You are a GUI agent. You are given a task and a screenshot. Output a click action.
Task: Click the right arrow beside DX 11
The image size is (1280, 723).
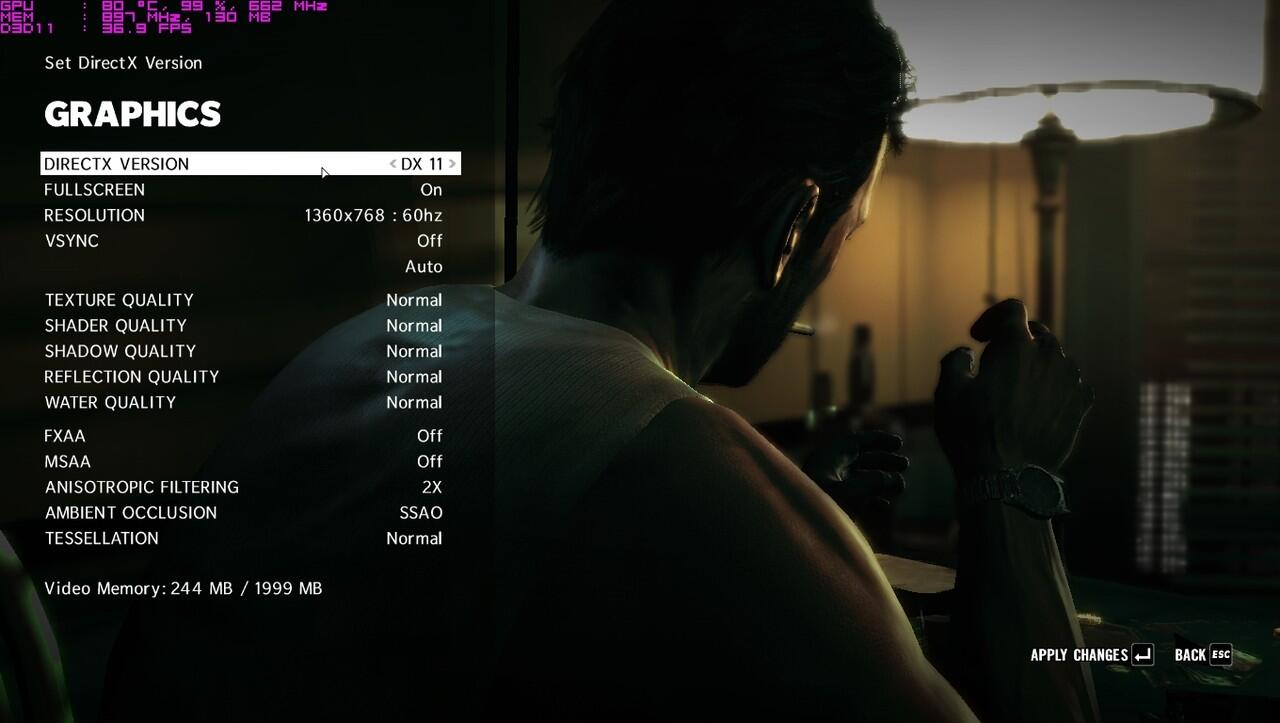pyautogui.click(x=452, y=164)
